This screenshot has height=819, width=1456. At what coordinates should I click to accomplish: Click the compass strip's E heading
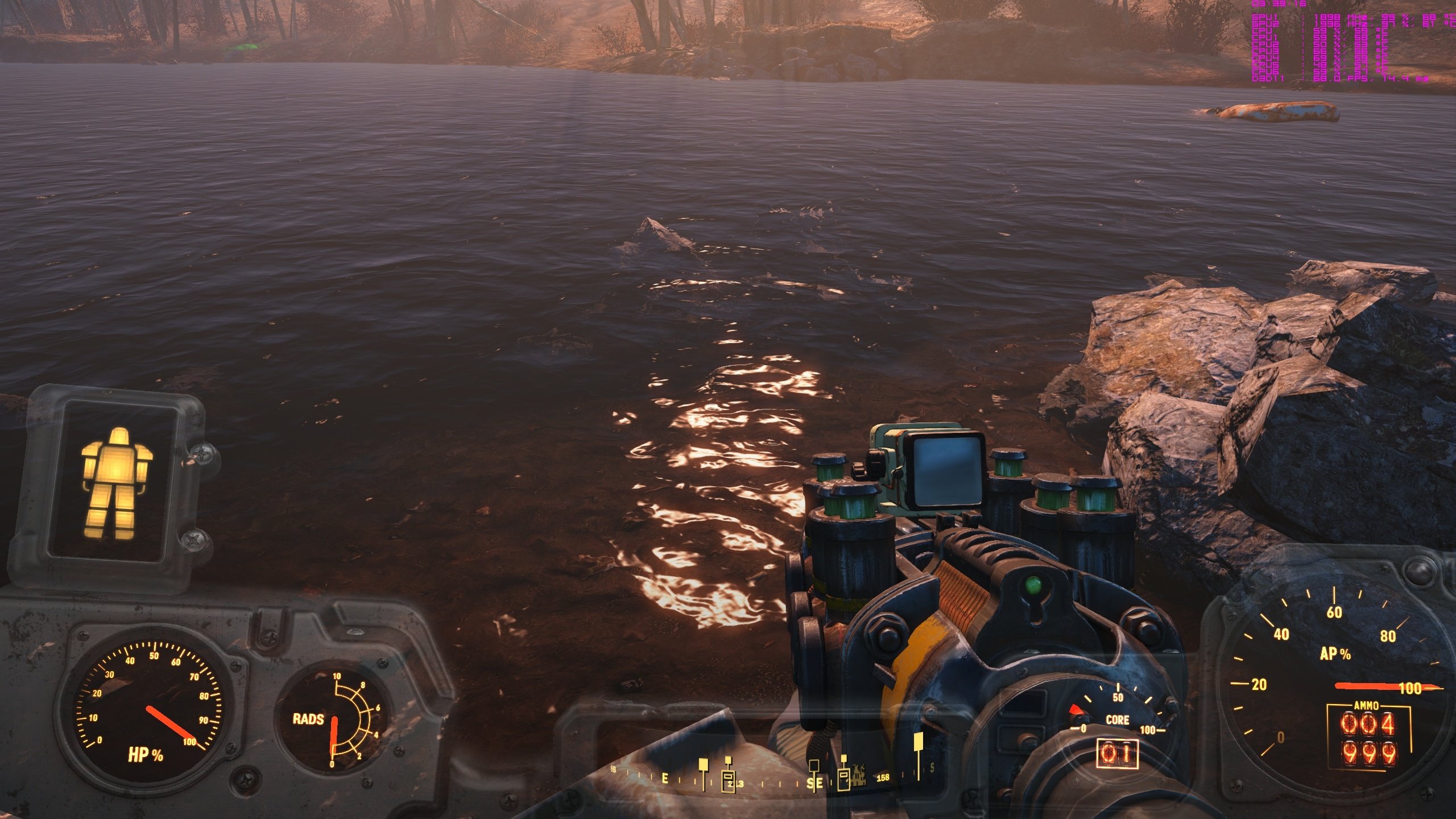665,779
